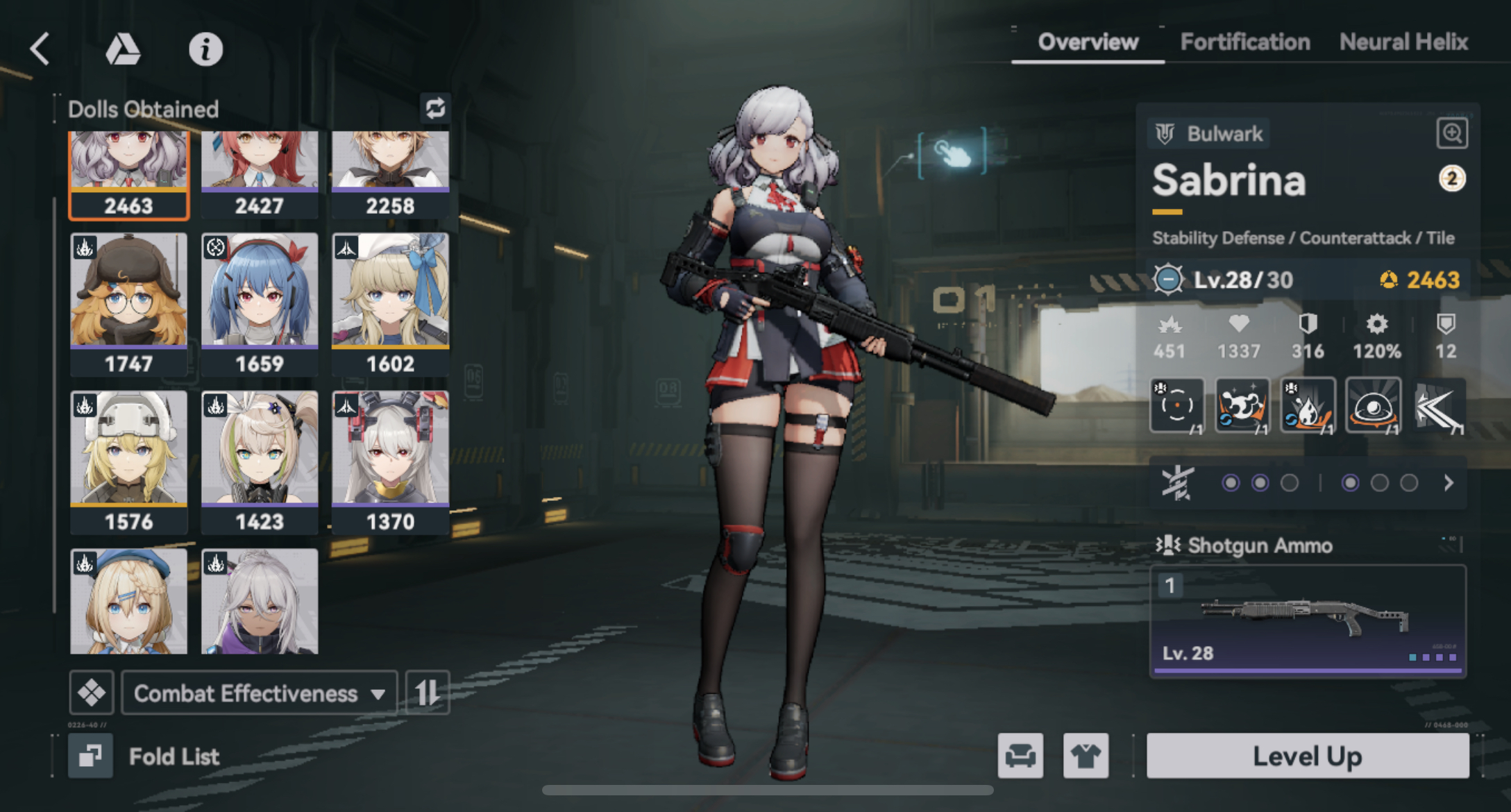Refresh the Dolls Obtained list
The height and width of the screenshot is (812, 1511).
click(x=435, y=108)
